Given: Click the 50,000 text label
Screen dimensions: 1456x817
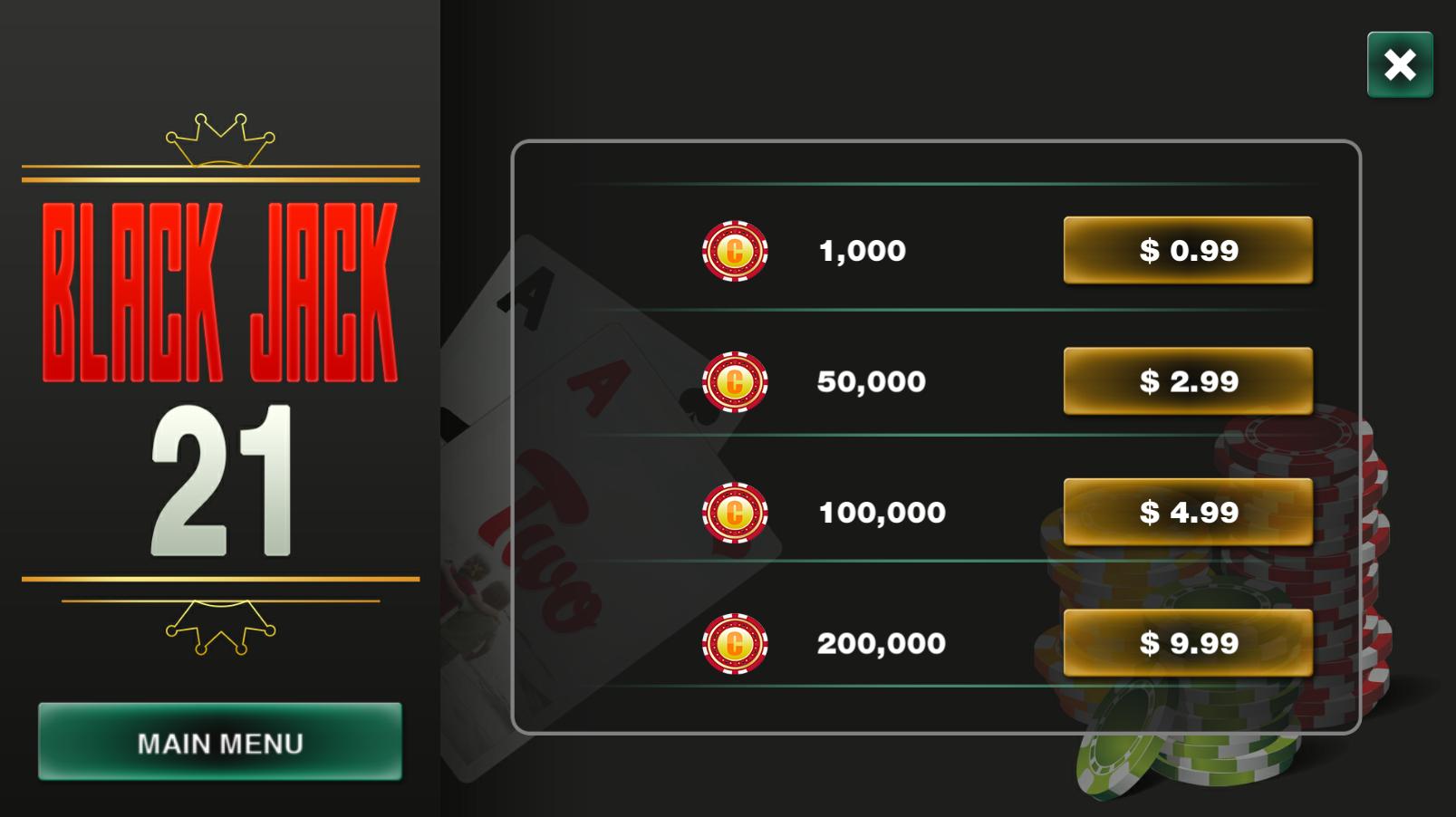Looking at the screenshot, I should (x=872, y=381).
